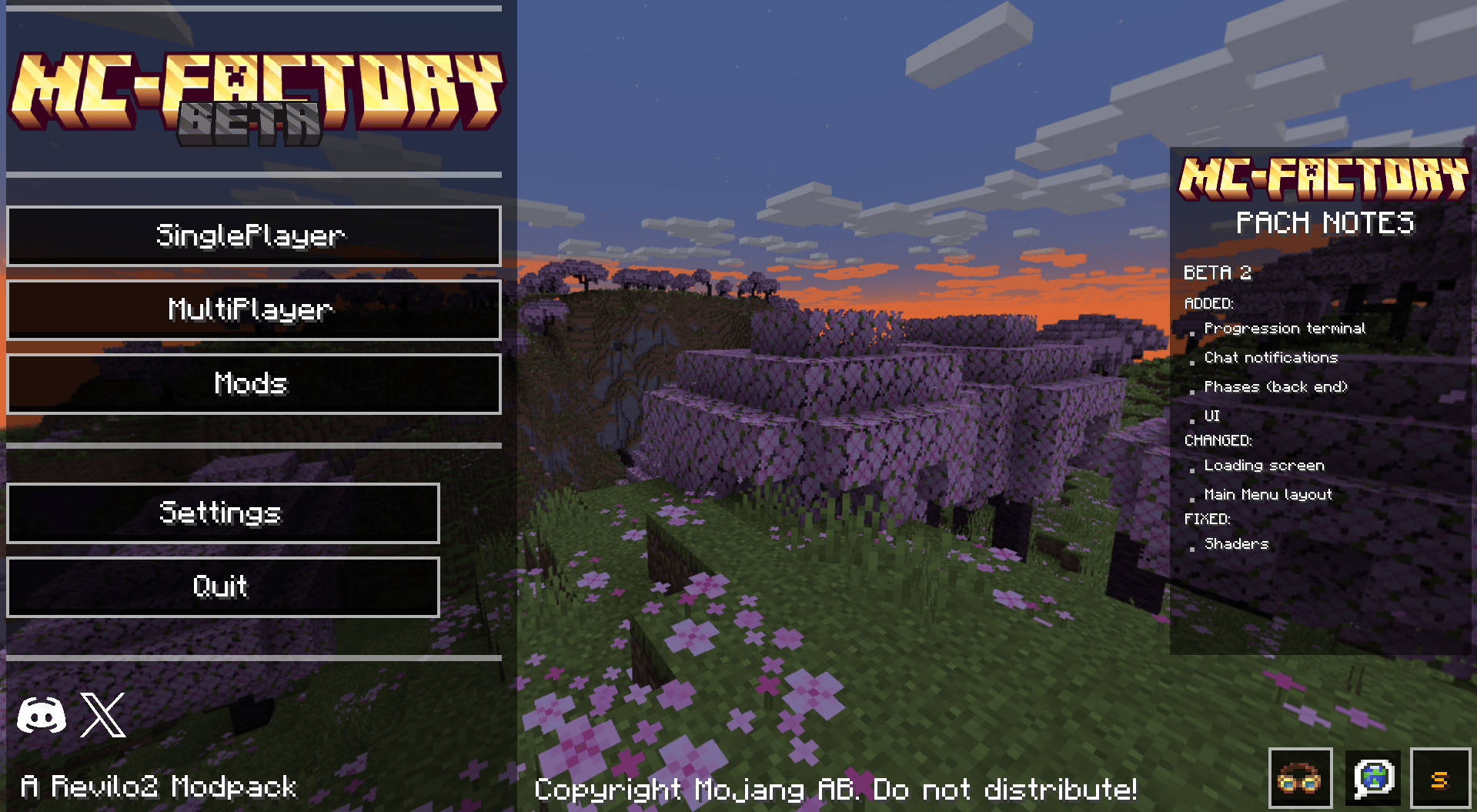The height and width of the screenshot is (812, 1477).
Task: Start a SinglePlayer game
Action: coord(252,236)
